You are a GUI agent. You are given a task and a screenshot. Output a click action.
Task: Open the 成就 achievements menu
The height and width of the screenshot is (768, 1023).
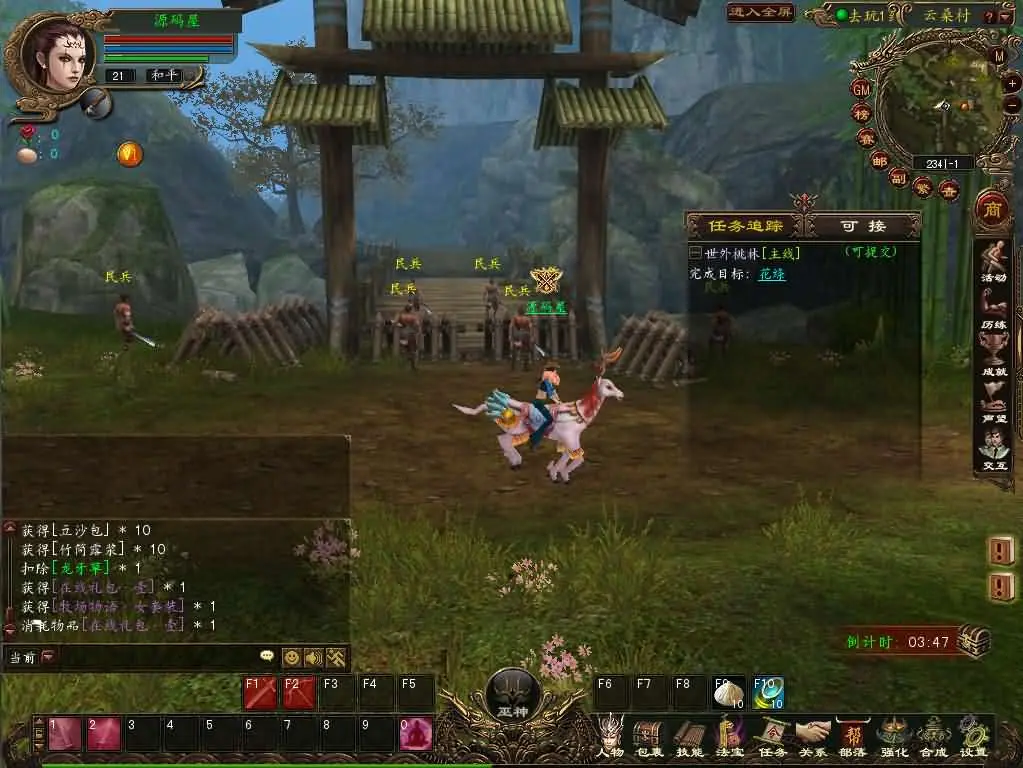(993, 358)
